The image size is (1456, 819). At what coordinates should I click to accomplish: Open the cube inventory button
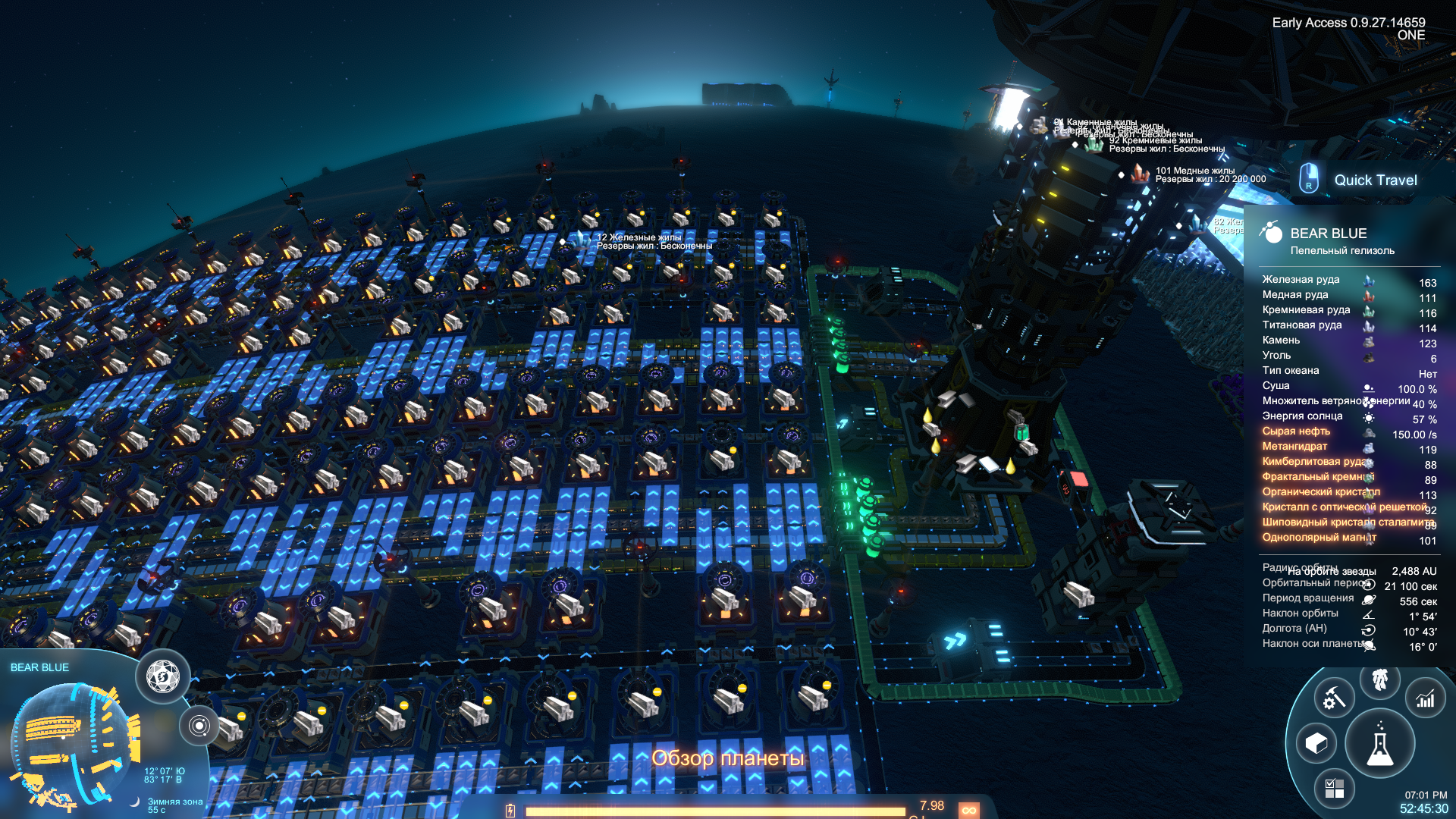(x=1316, y=743)
